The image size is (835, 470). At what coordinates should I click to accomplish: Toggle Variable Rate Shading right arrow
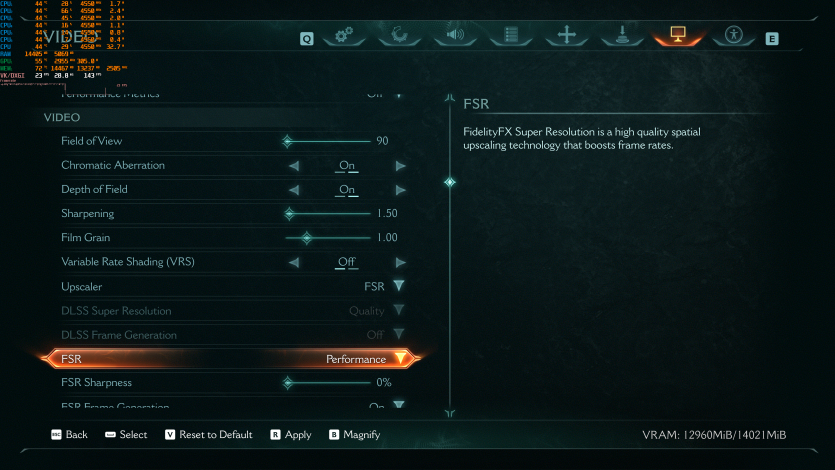(x=400, y=262)
